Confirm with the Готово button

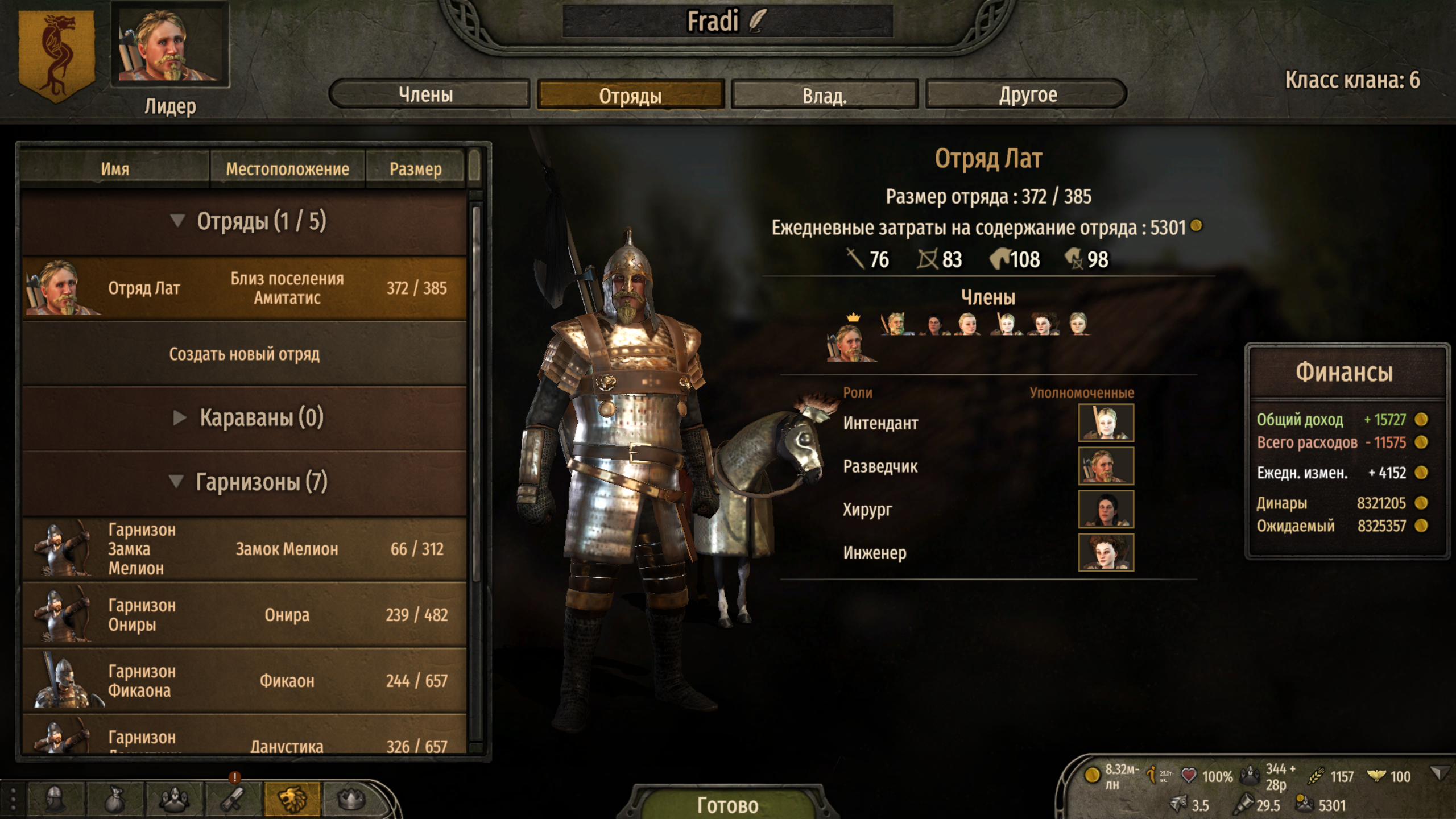pos(727,804)
